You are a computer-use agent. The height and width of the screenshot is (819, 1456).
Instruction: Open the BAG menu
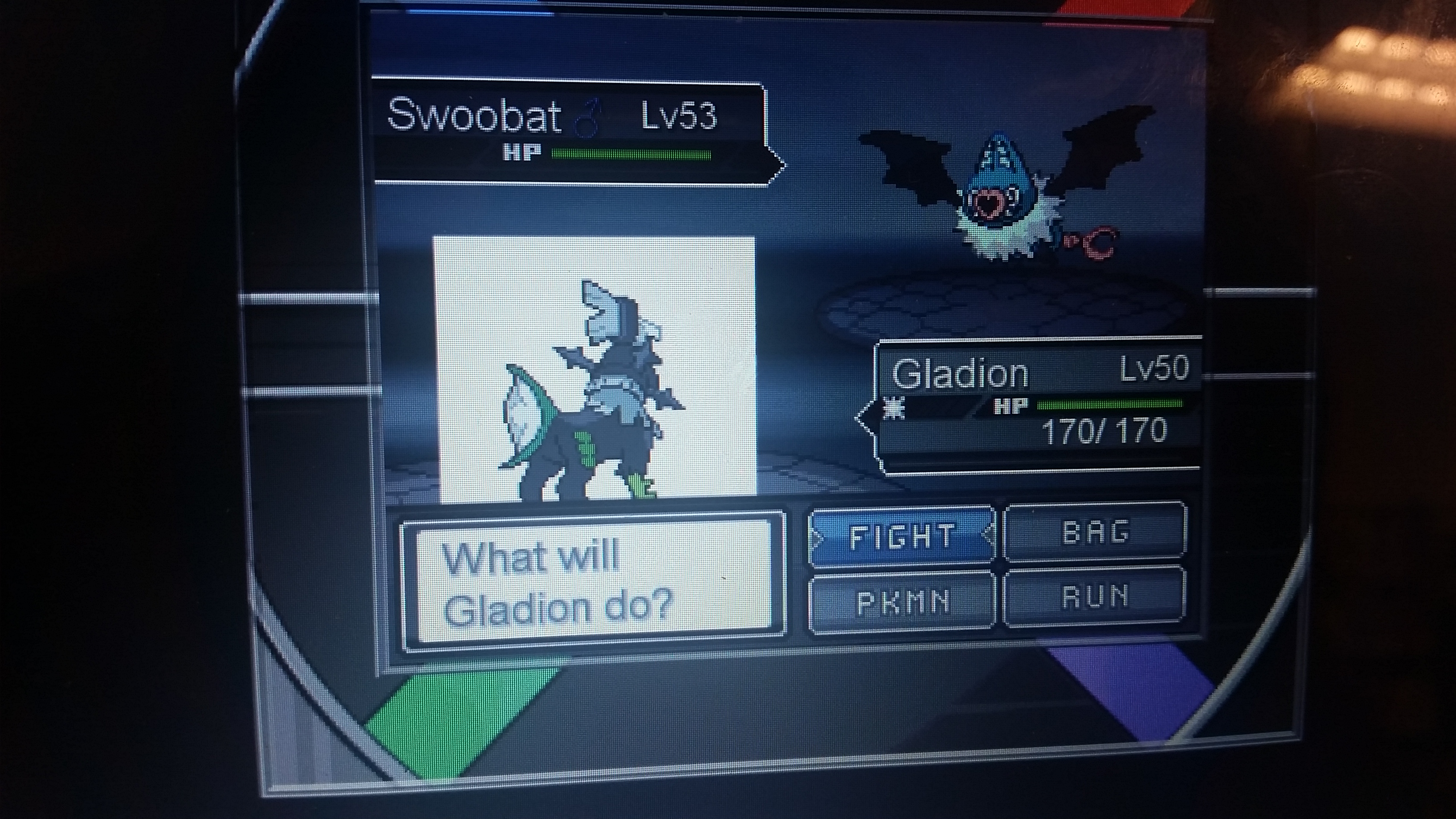coord(1096,533)
